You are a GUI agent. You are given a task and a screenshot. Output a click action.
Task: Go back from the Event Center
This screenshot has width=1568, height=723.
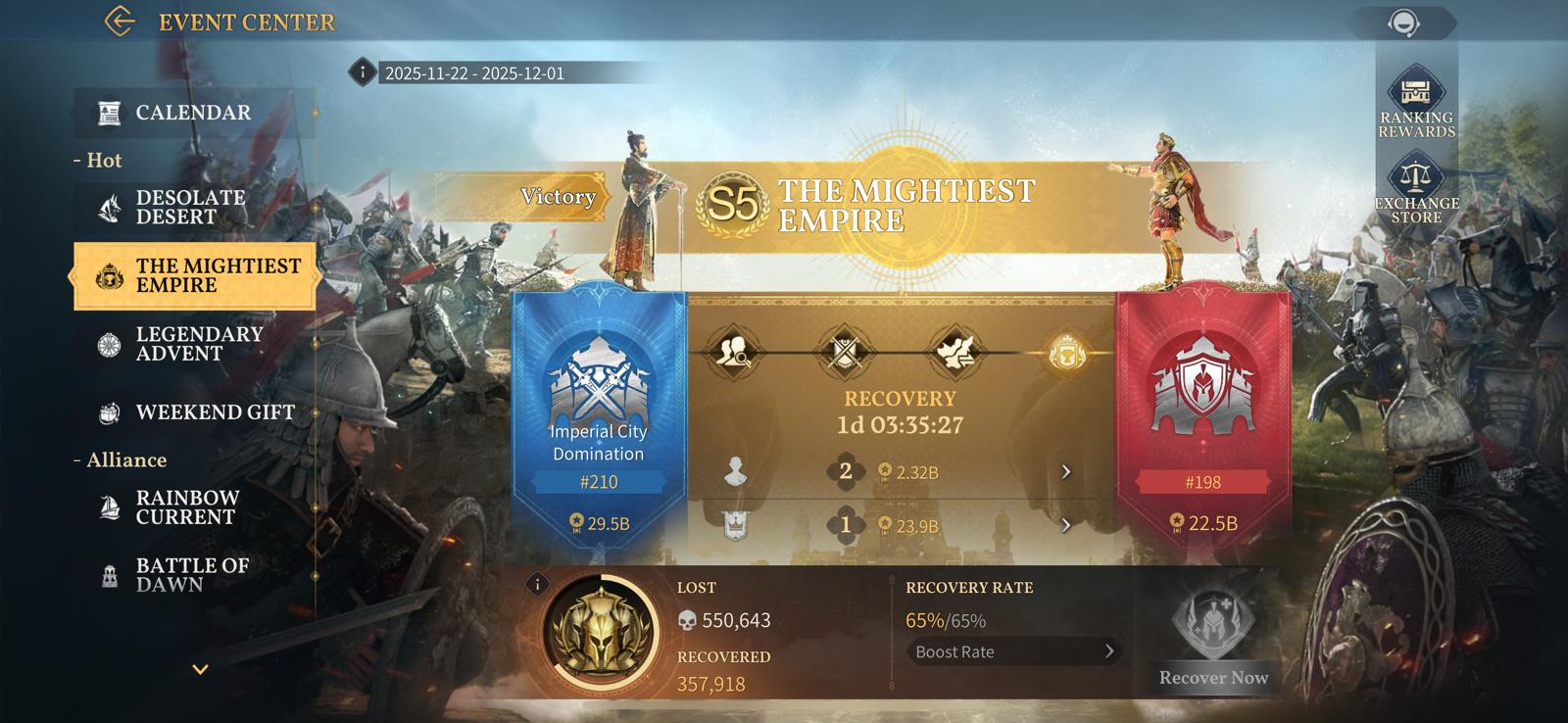(x=120, y=22)
